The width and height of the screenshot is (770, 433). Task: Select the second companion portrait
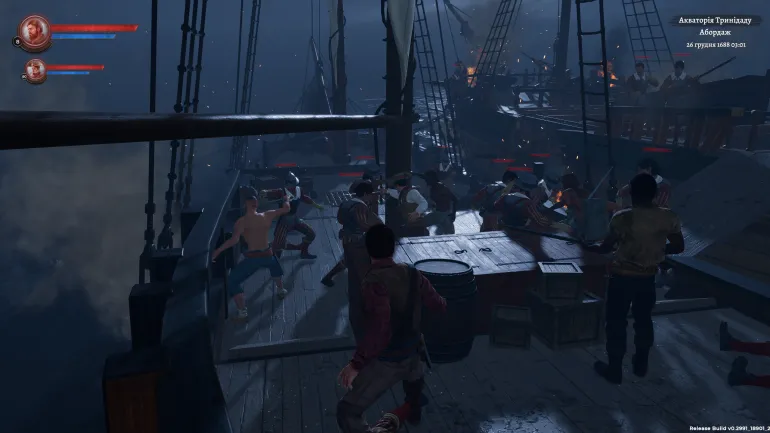coord(36,69)
